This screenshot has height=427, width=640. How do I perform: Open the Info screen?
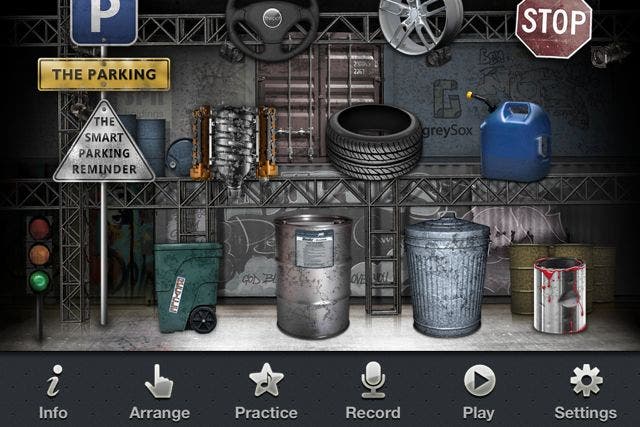click(53, 391)
